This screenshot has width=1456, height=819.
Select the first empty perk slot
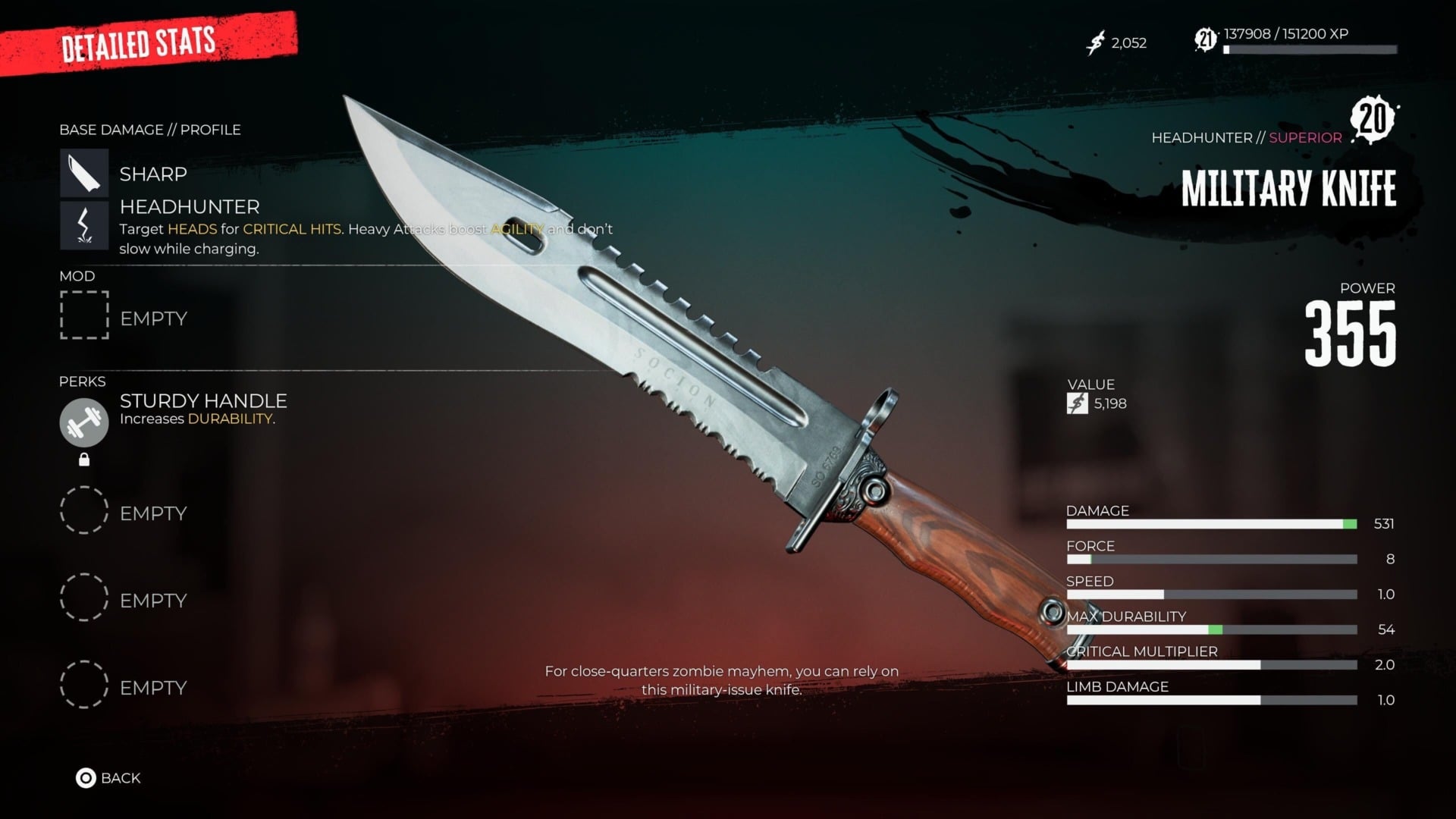(x=83, y=511)
